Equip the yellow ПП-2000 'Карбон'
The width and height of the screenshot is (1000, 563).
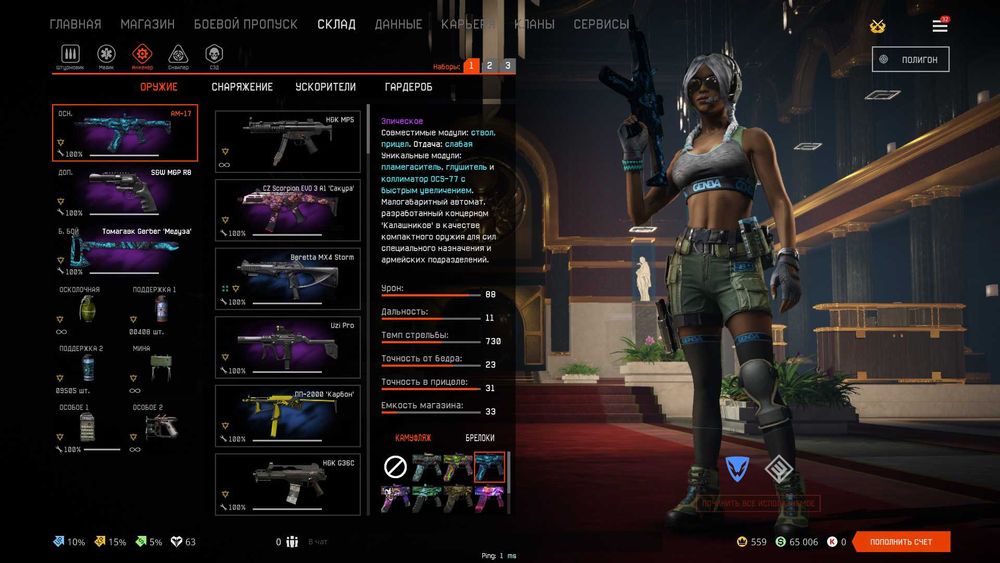pos(288,415)
